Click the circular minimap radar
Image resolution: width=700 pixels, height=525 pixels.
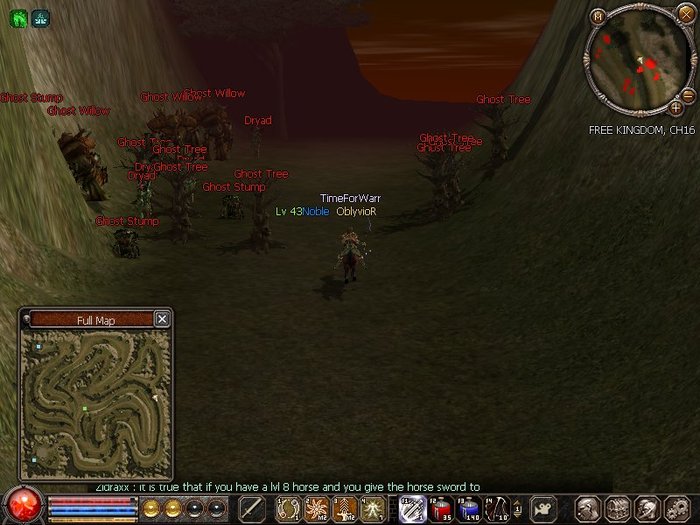click(637, 61)
